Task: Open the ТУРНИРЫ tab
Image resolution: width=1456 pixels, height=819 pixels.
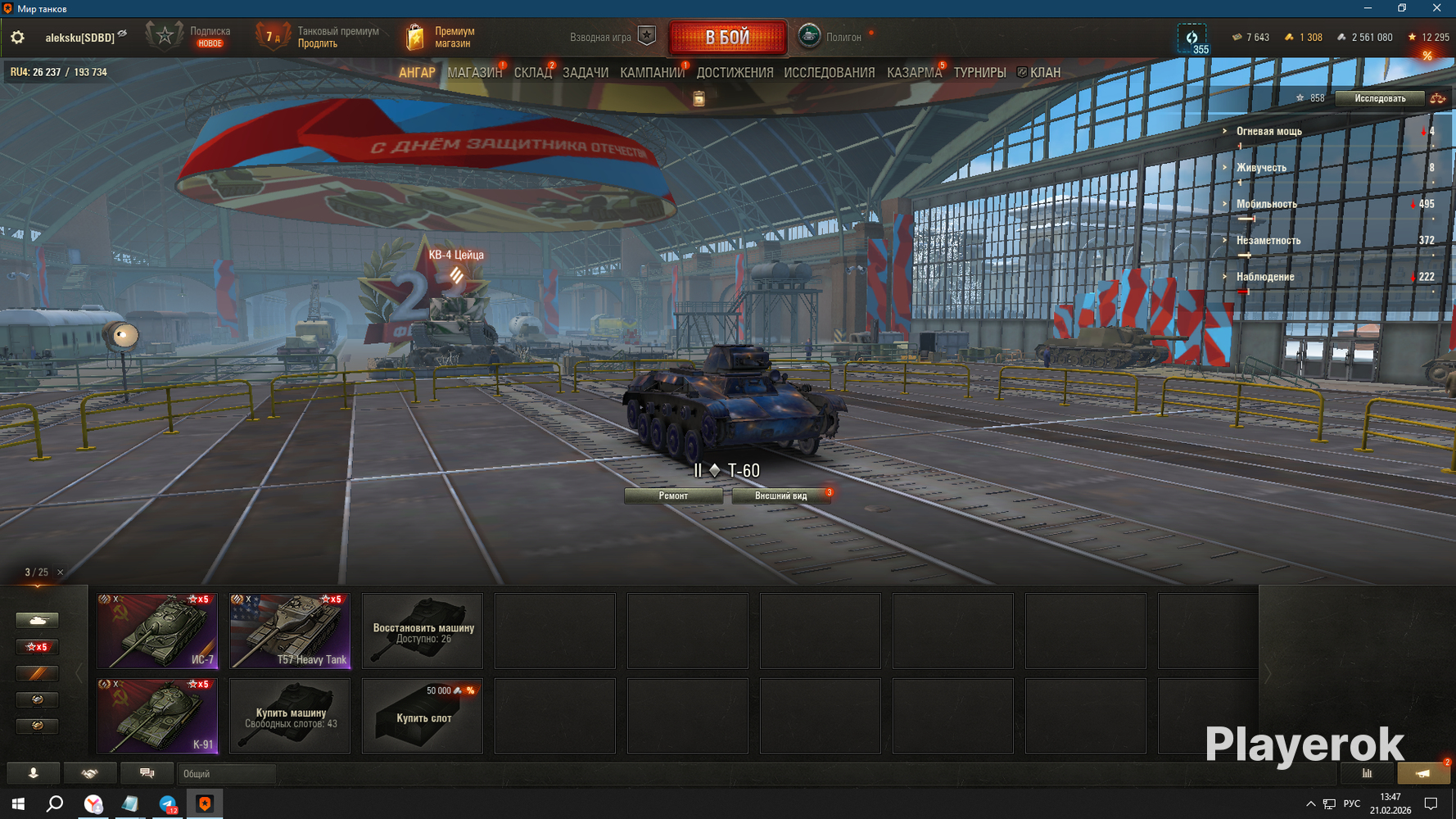Action: pyautogui.click(x=979, y=73)
